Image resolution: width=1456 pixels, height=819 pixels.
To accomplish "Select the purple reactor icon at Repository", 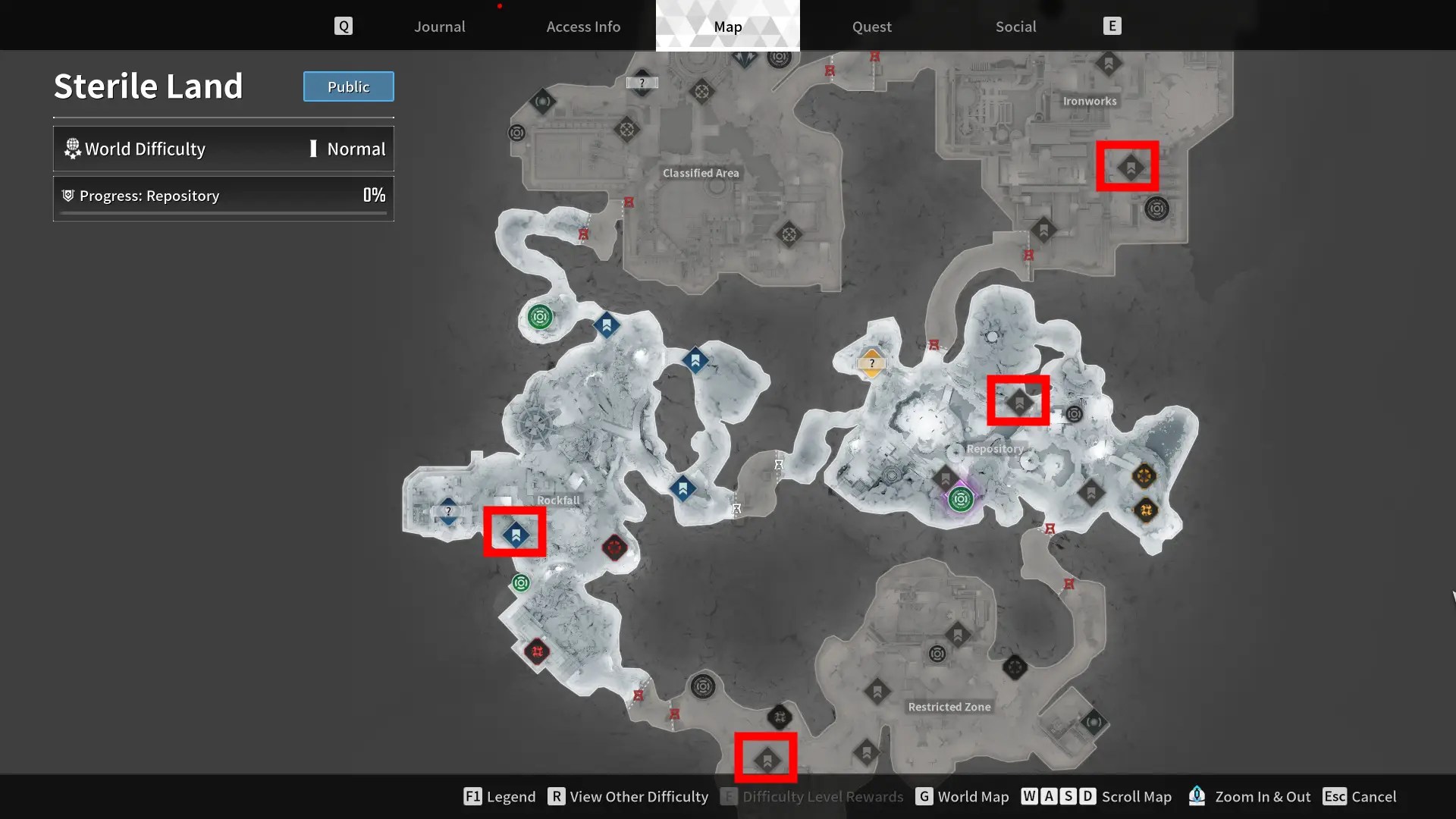I will coord(961,499).
